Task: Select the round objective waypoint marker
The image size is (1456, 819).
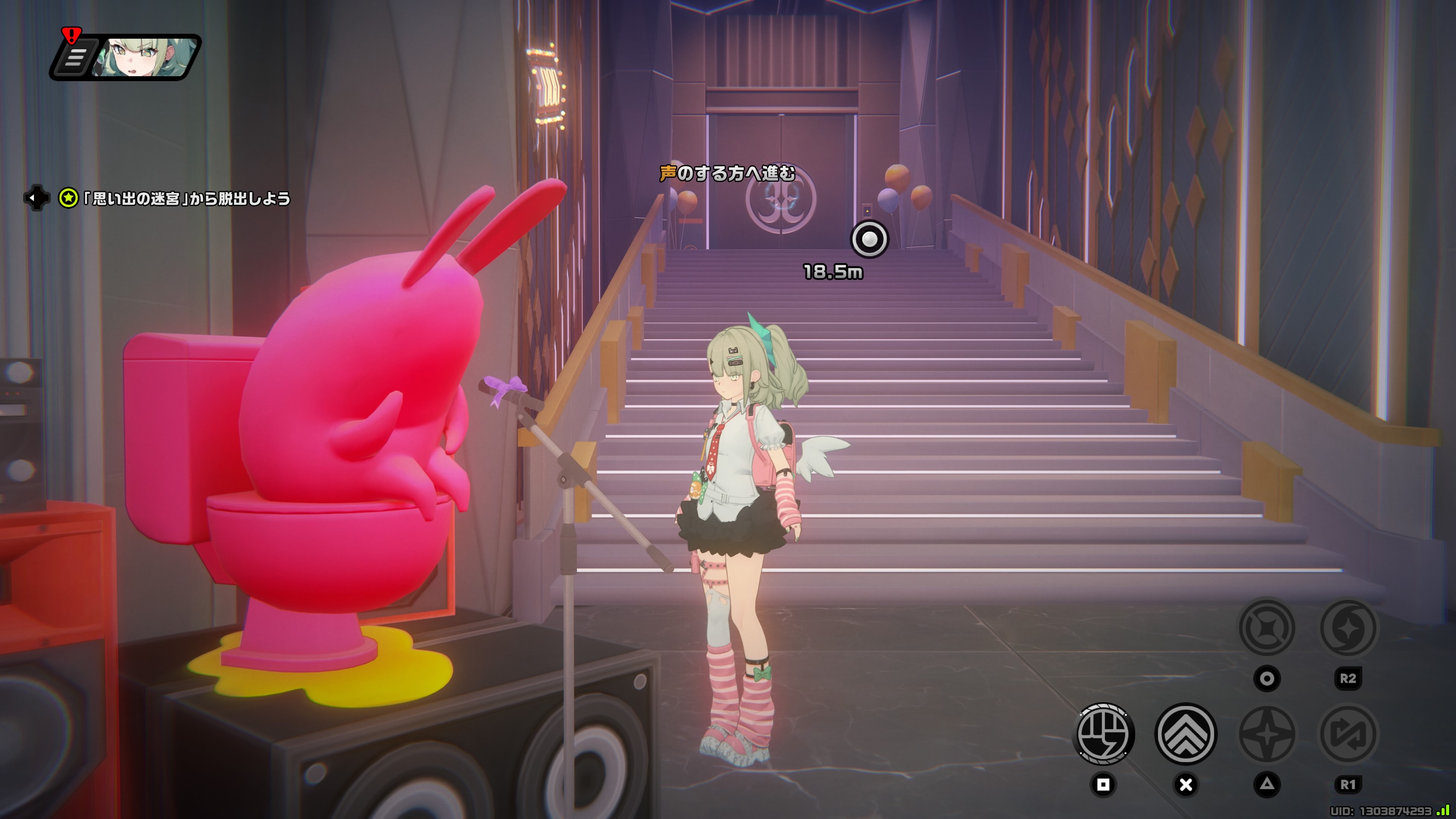Action: 869,239
